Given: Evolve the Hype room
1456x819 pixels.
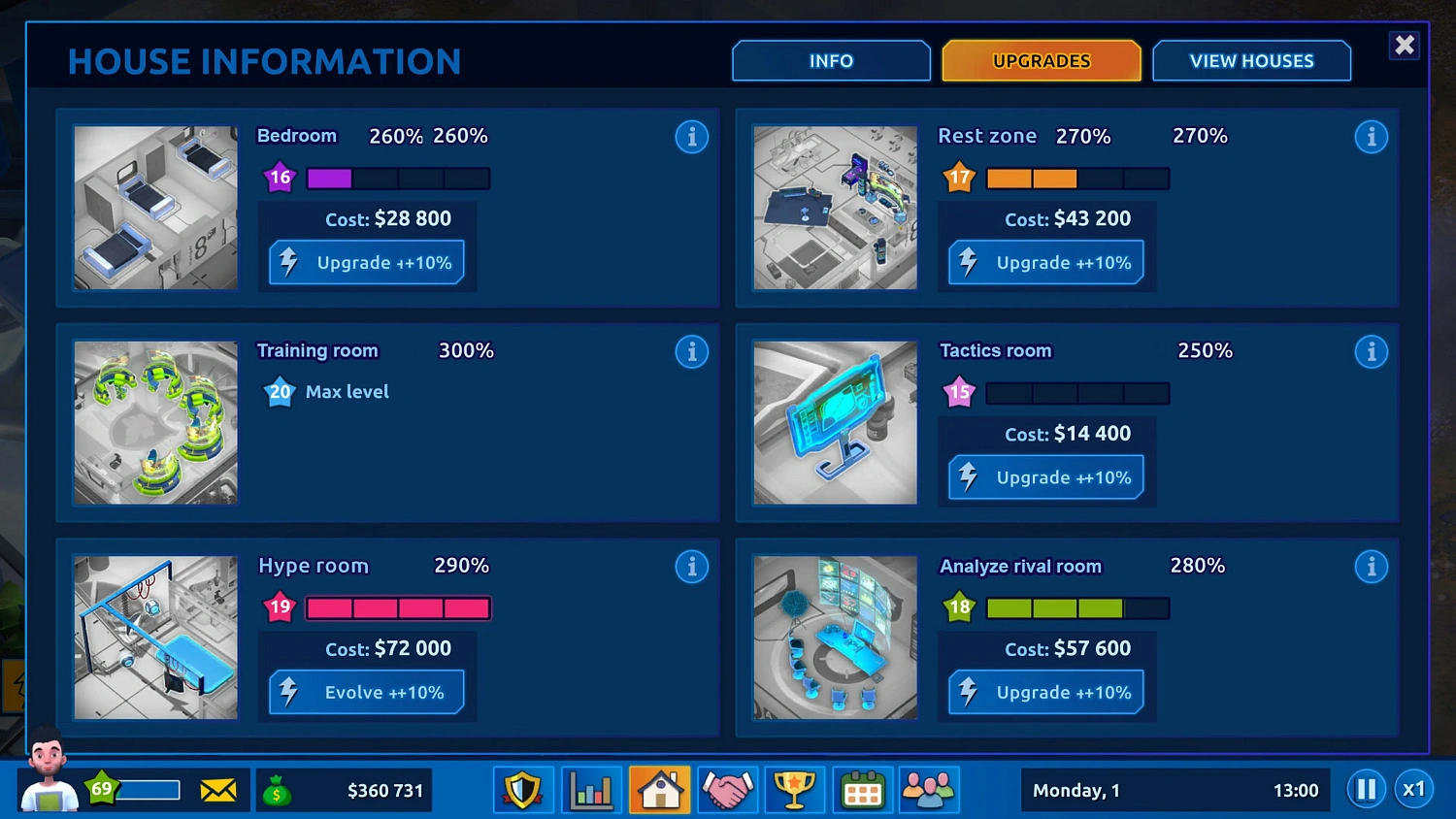Looking at the screenshot, I should coord(367,692).
